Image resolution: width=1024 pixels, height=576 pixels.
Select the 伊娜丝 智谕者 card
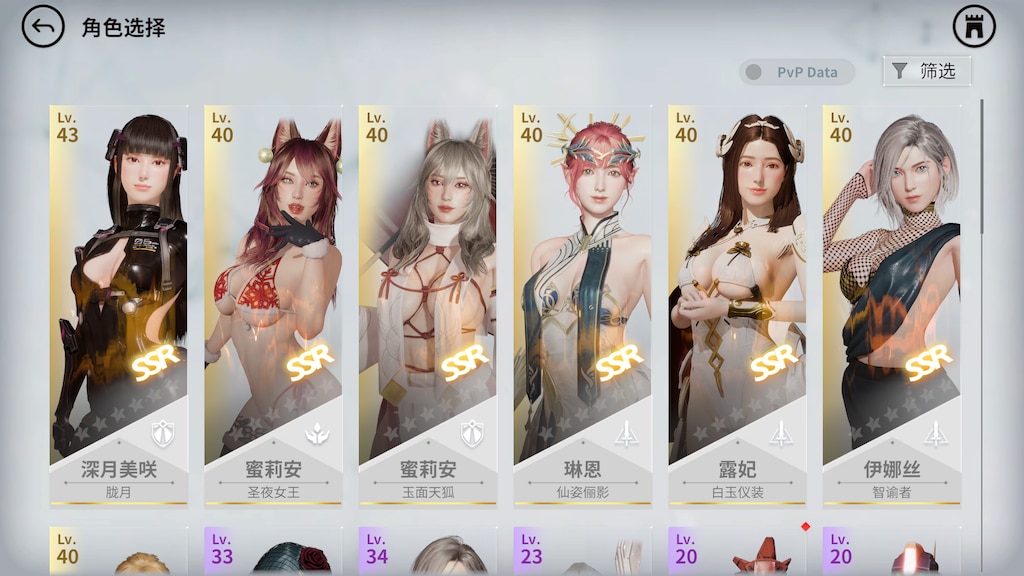point(891,300)
